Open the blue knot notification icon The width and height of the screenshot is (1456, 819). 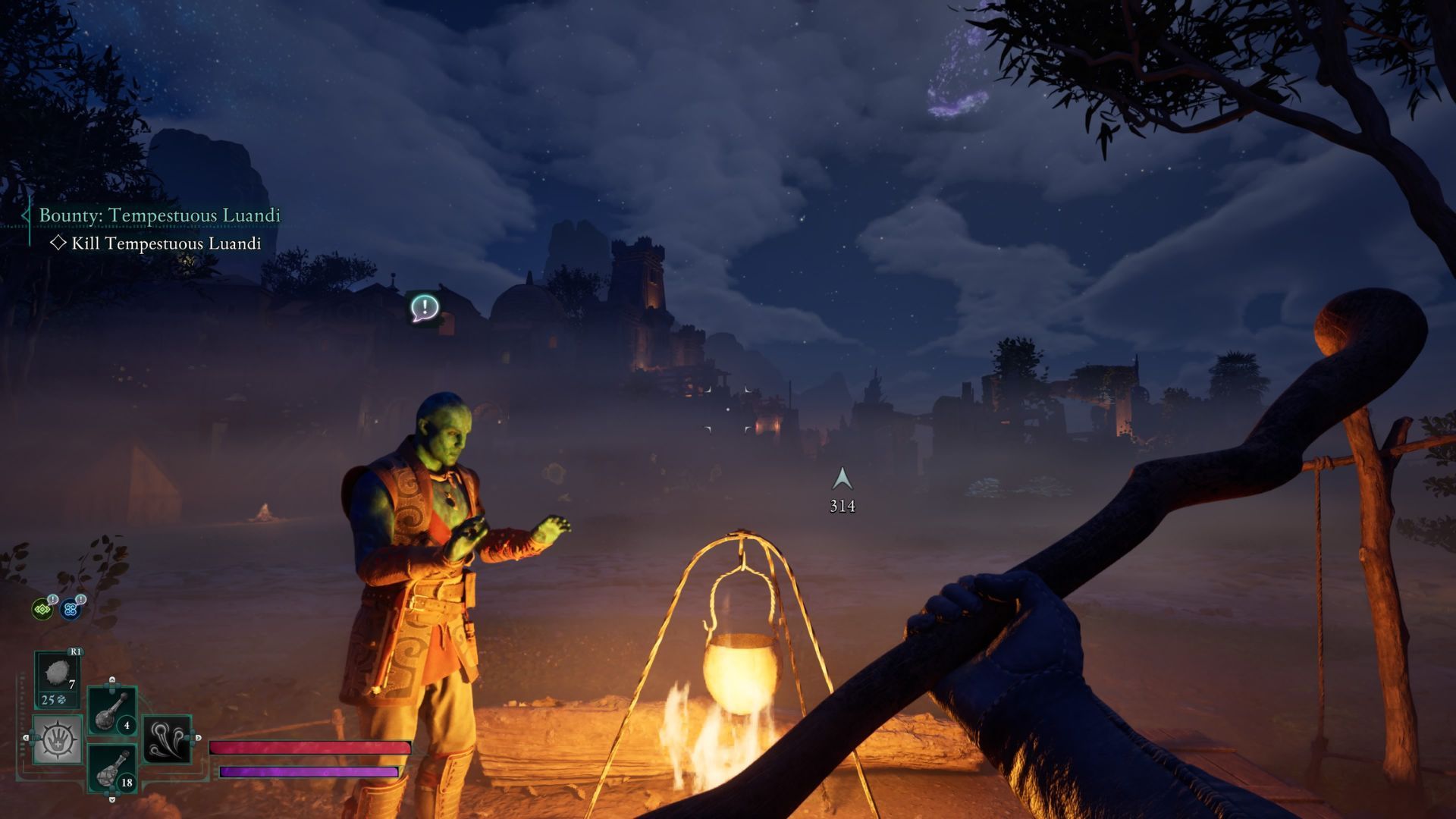71,608
